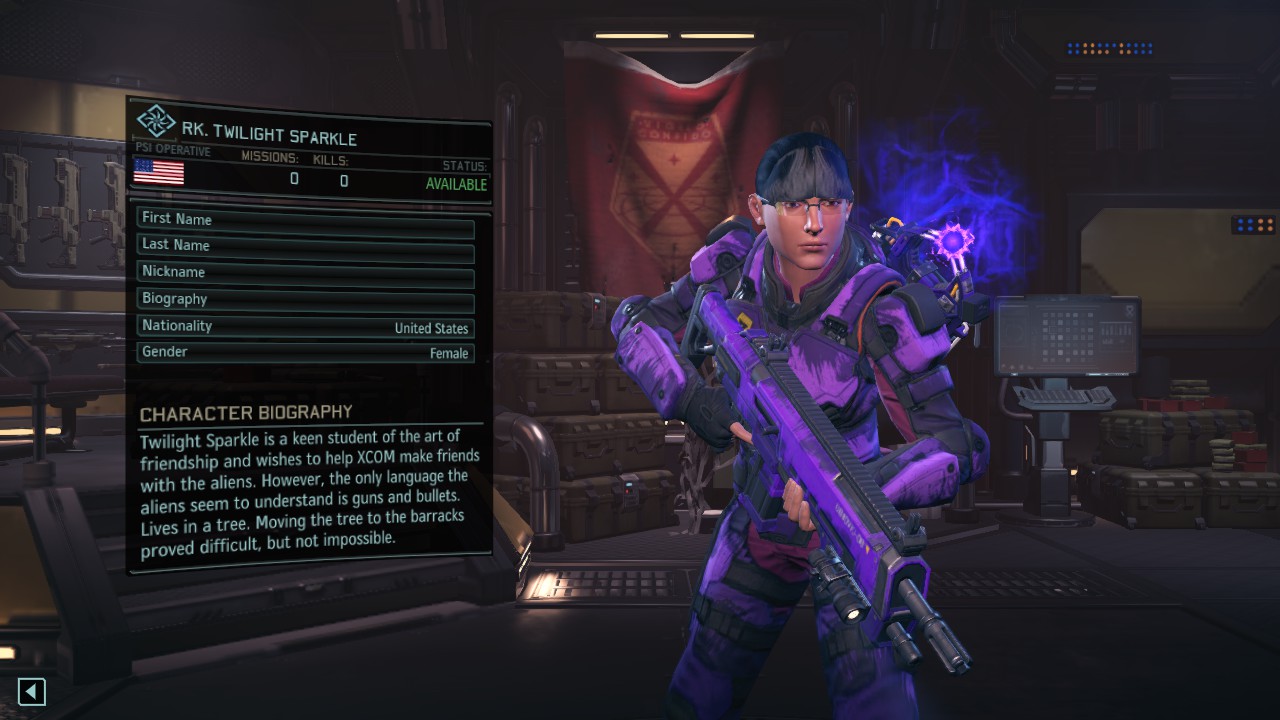This screenshot has height=720, width=1280.
Task: Toggle the Gender option set to Female
Action: pyautogui.click(x=305, y=353)
